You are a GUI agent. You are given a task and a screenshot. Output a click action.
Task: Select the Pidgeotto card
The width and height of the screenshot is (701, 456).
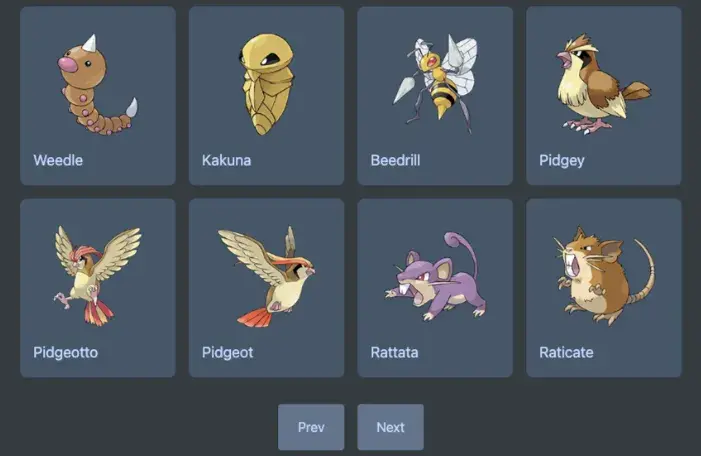click(x=97, y=288)
